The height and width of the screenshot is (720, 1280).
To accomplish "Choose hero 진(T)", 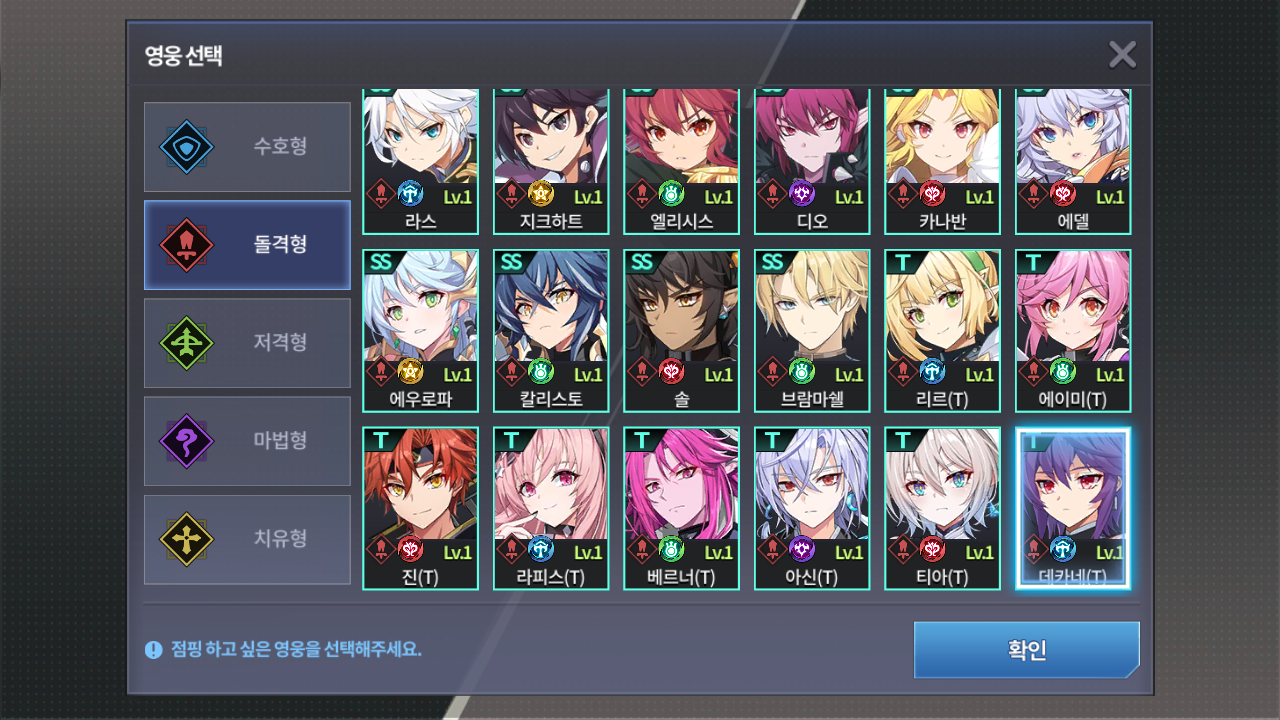I will pyautogui.click(x=420, y=508).
